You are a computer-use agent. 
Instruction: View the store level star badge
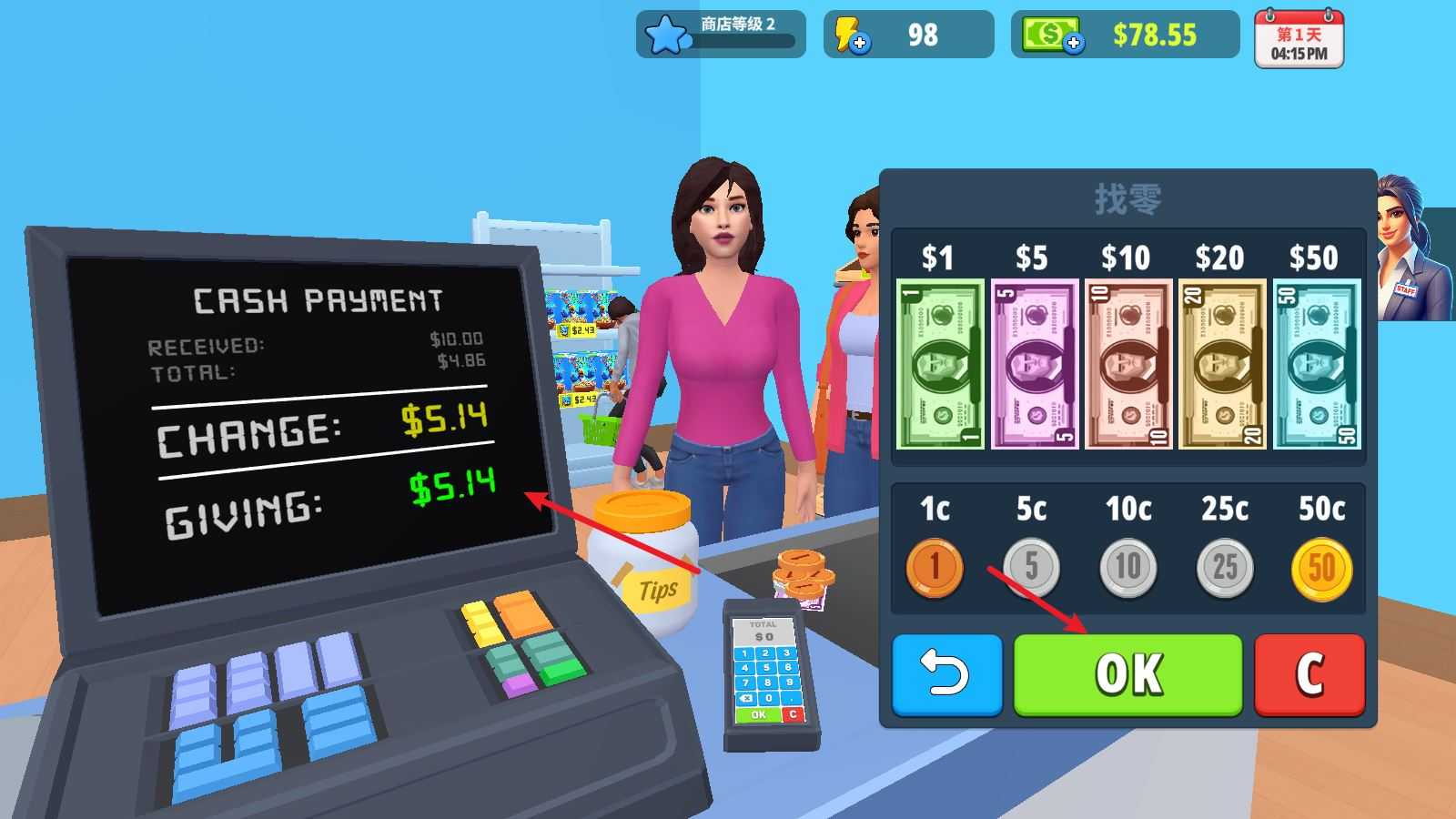(665, 36)
